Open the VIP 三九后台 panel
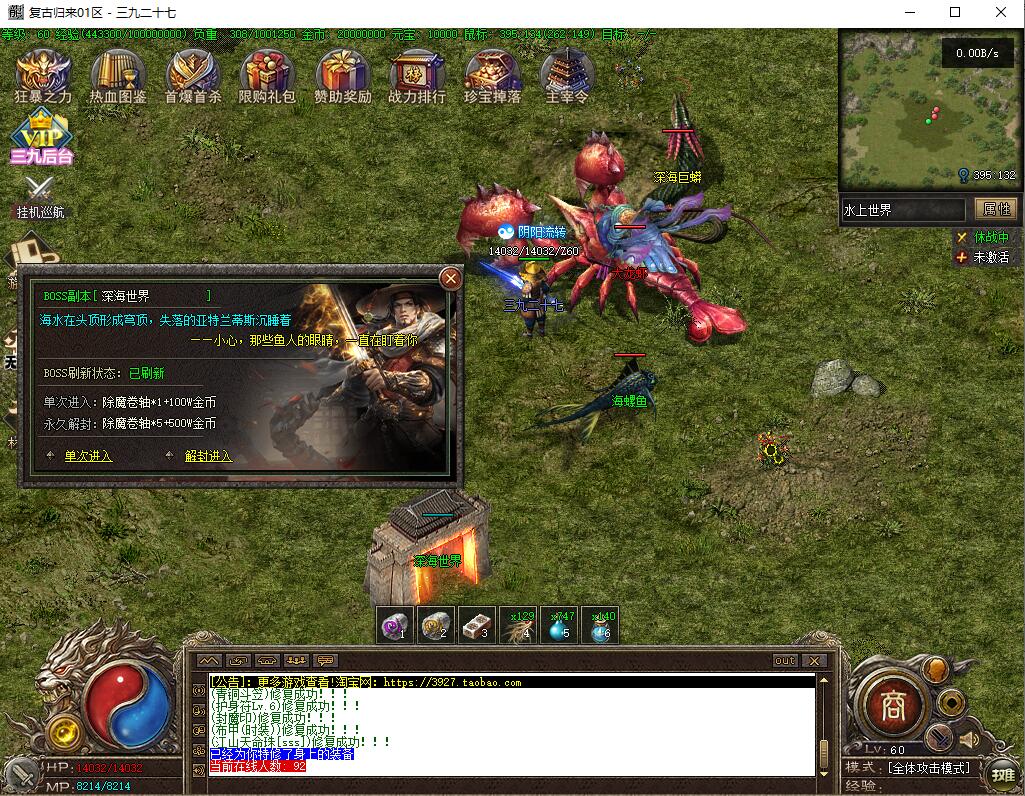Image resolution: width=1025 pixels, height=796 pixels. pyautogui.click(x=41, y=137)
